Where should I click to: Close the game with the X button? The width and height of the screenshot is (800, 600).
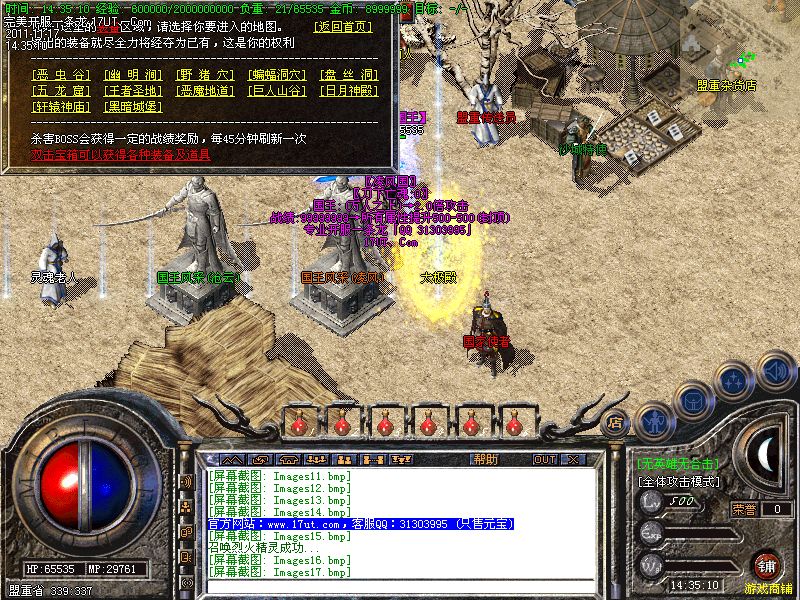573,459
